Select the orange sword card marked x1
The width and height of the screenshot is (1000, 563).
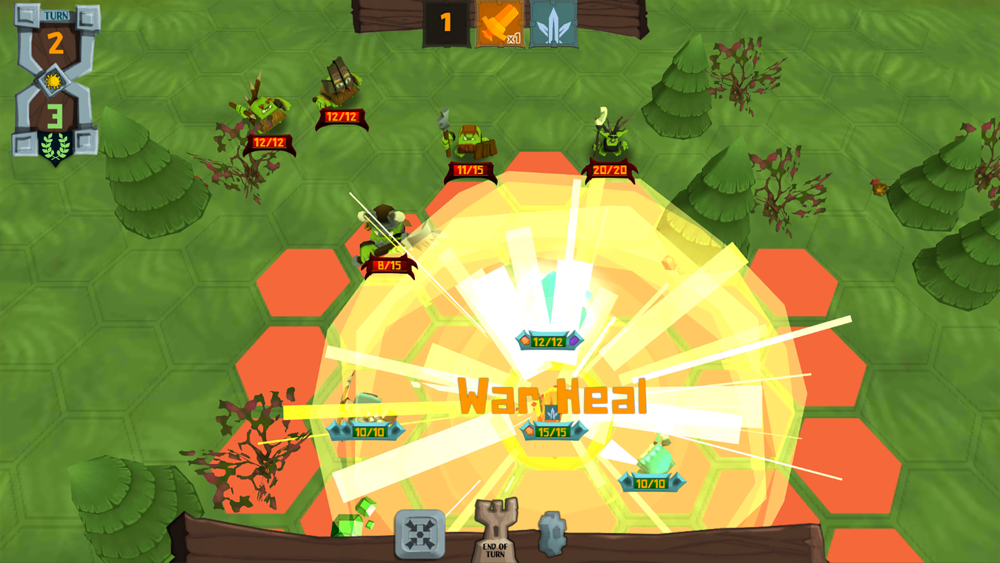click(x=499, y=23)
